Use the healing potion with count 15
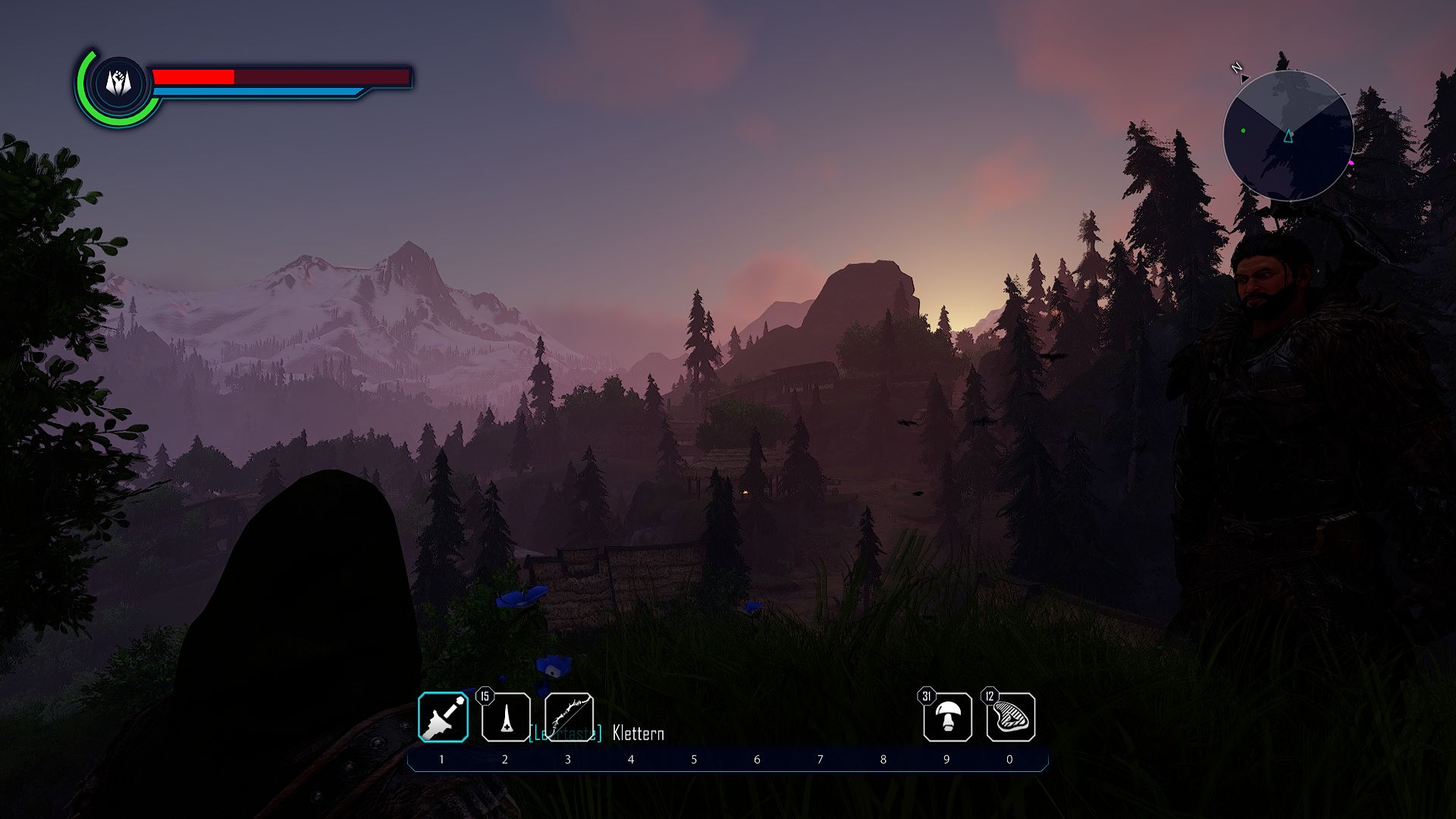 coord(506,717)
